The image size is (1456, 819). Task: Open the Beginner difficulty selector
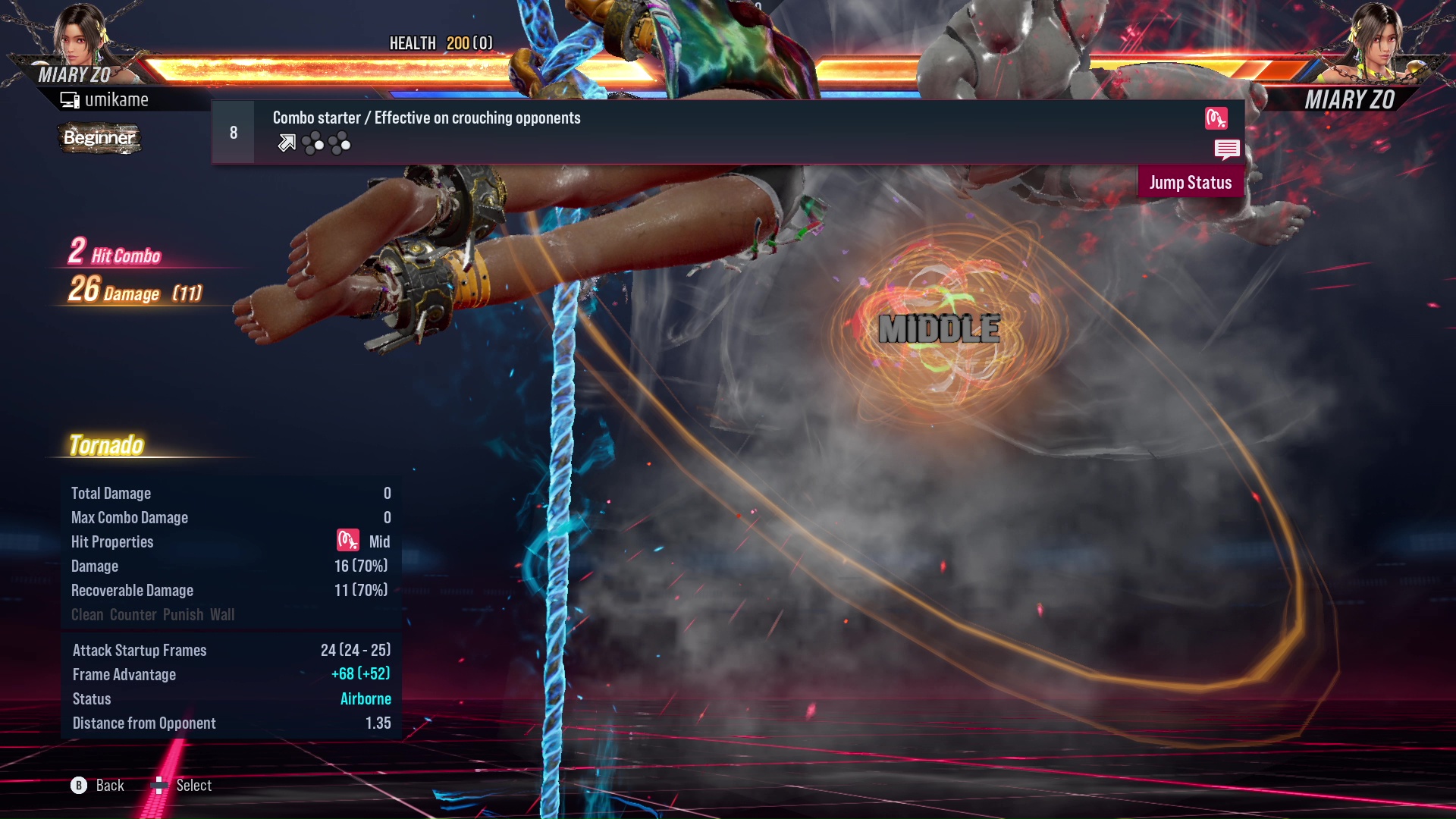click(99, 138)
